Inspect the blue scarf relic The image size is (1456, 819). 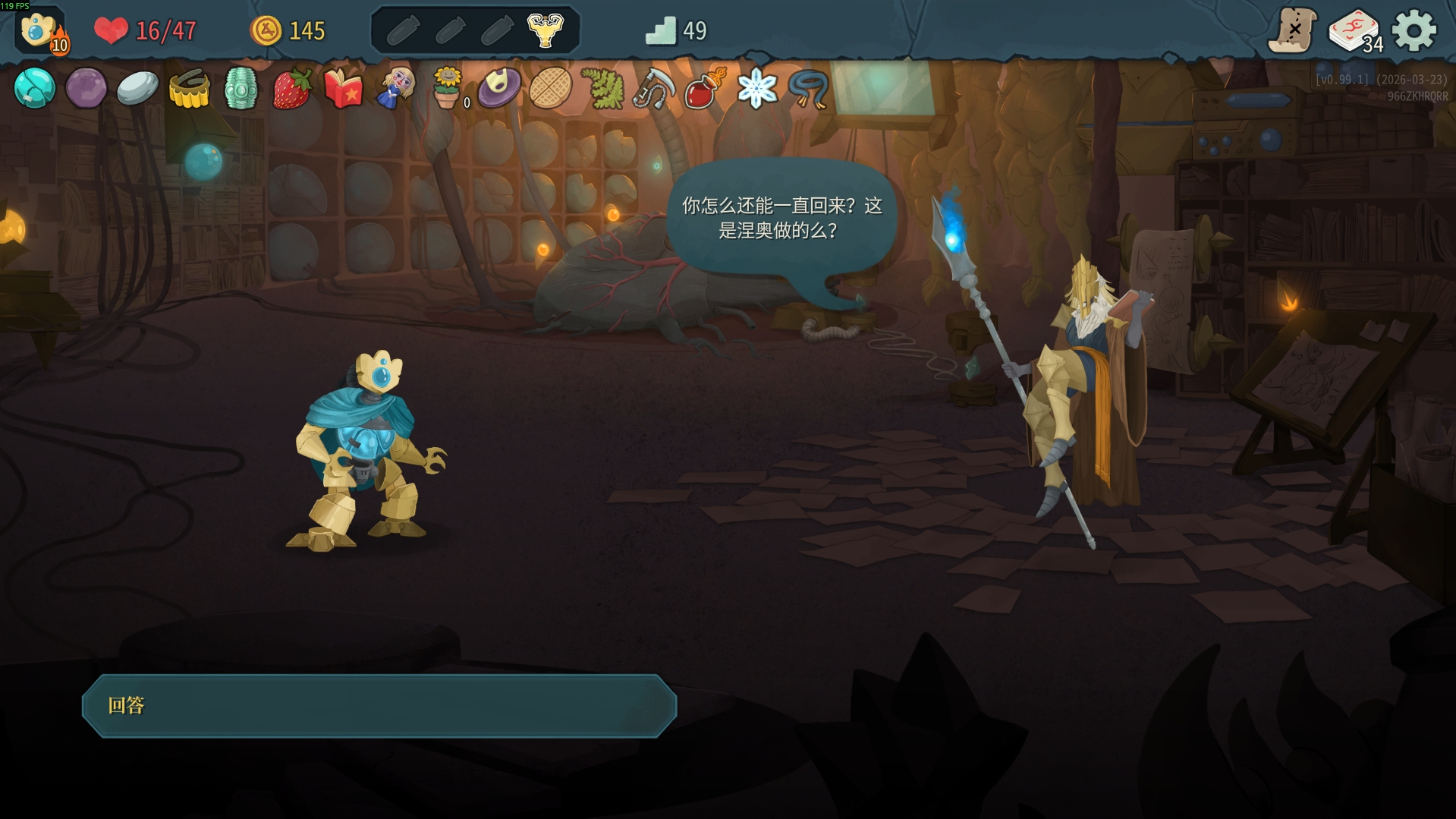tap(808, 88)
